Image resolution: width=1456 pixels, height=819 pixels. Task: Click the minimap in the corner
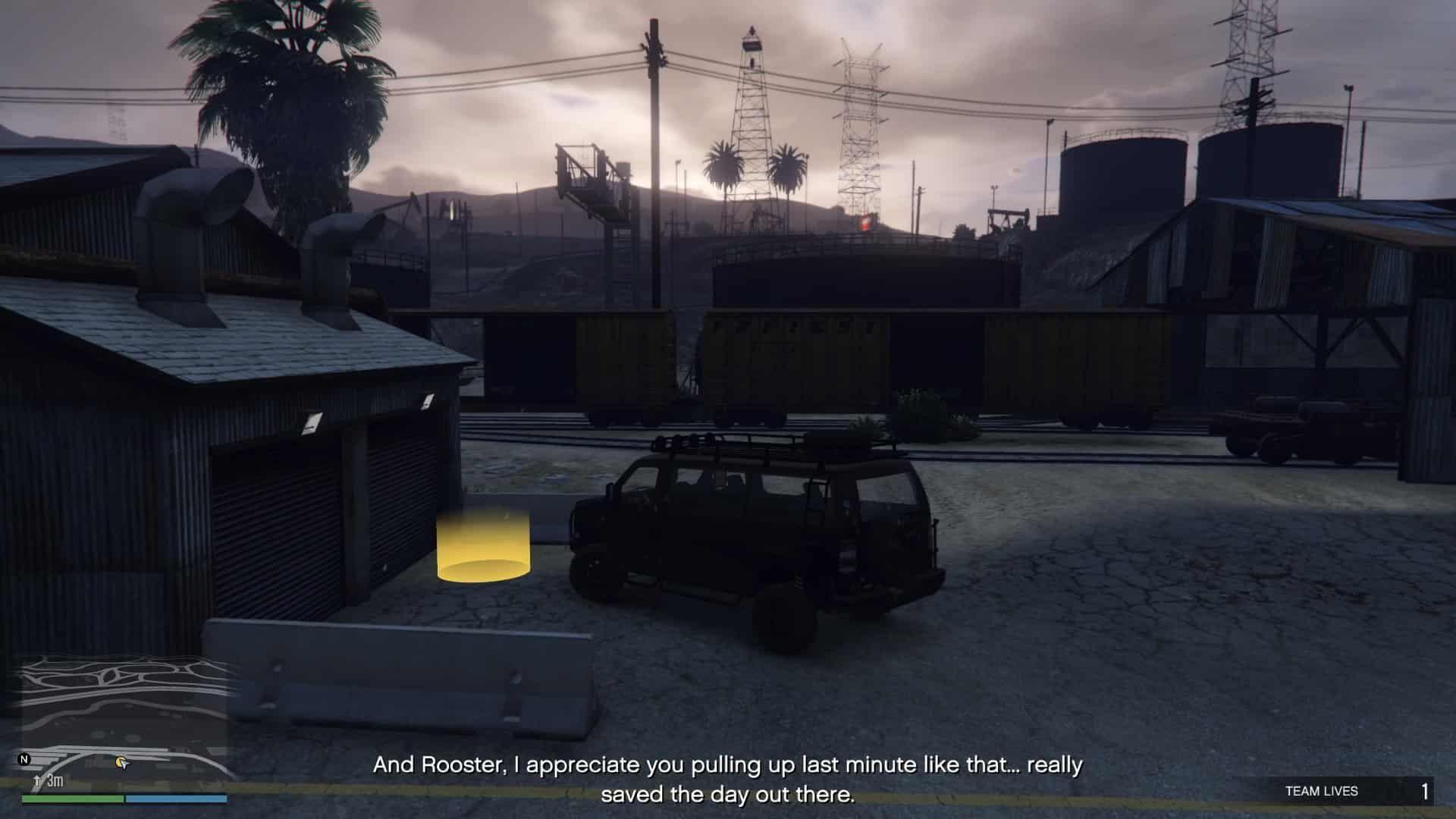(124, 720)
